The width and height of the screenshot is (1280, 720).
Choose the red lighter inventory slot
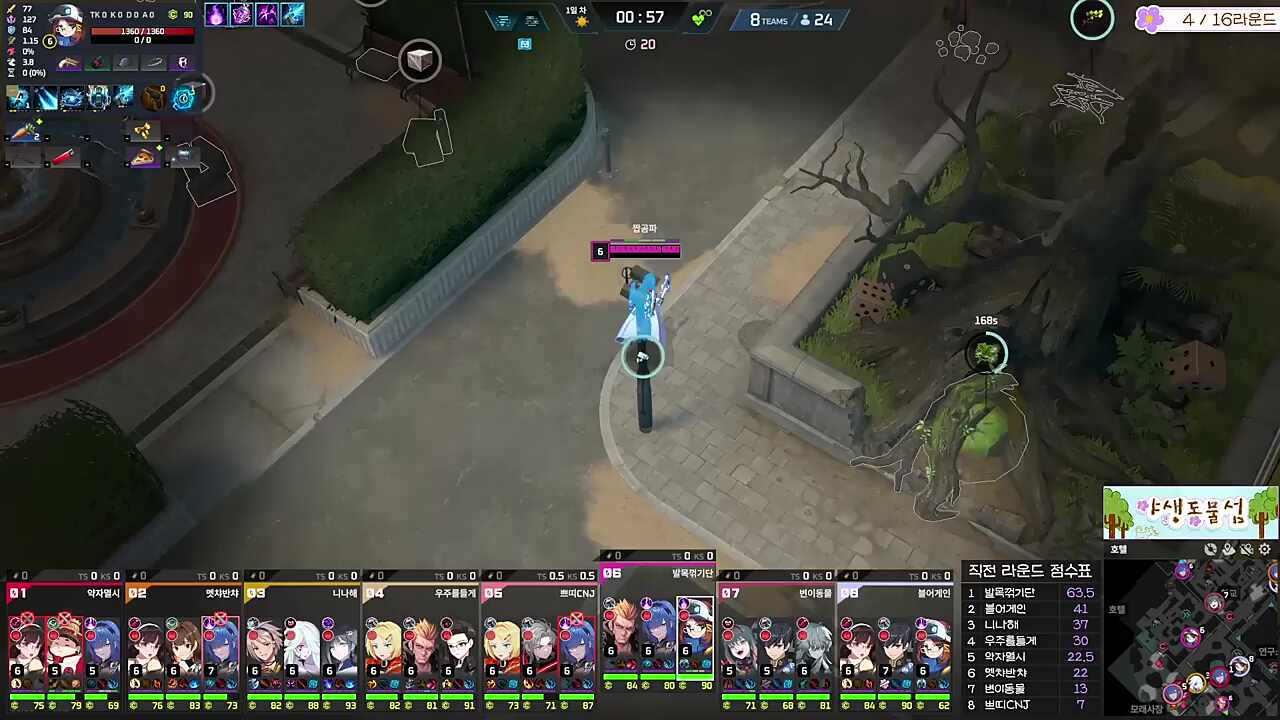[63, 157]
